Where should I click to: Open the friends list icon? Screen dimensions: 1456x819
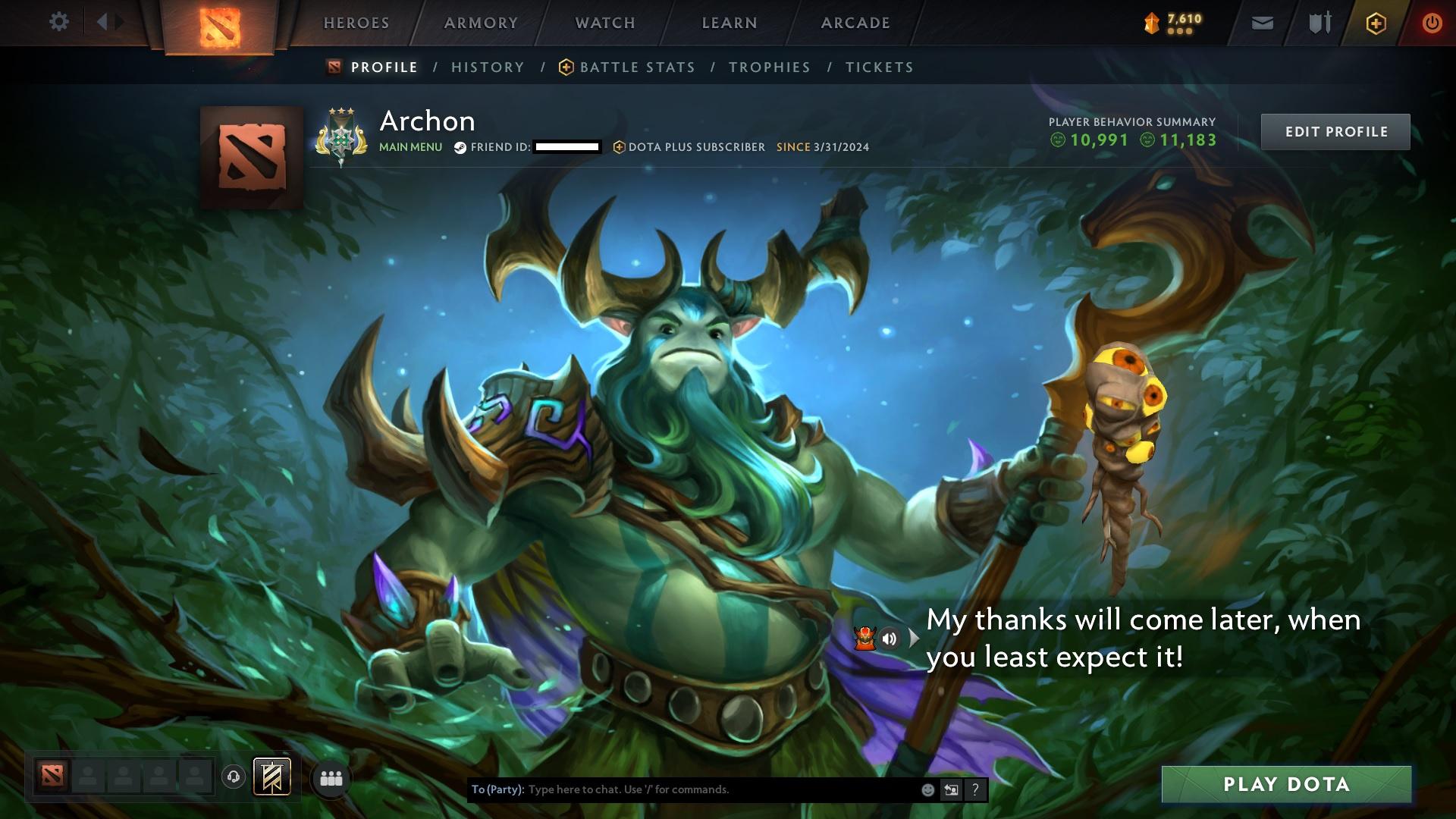pyautogui.click(x=332, y=779)
